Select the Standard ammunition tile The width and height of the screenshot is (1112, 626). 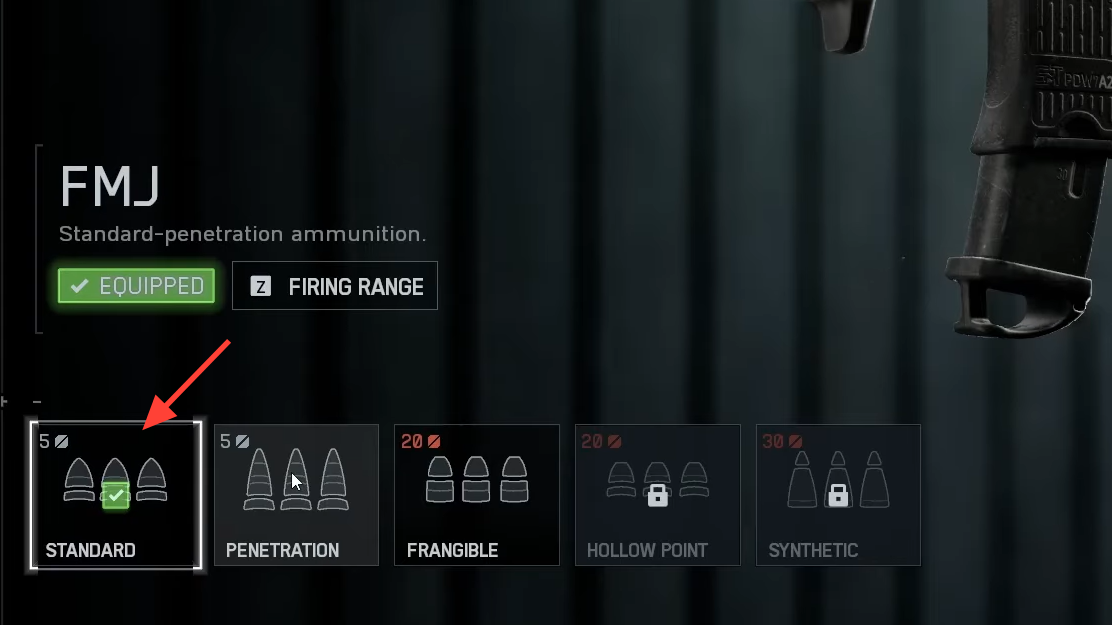pyautogui.click(x=115, y=495)
